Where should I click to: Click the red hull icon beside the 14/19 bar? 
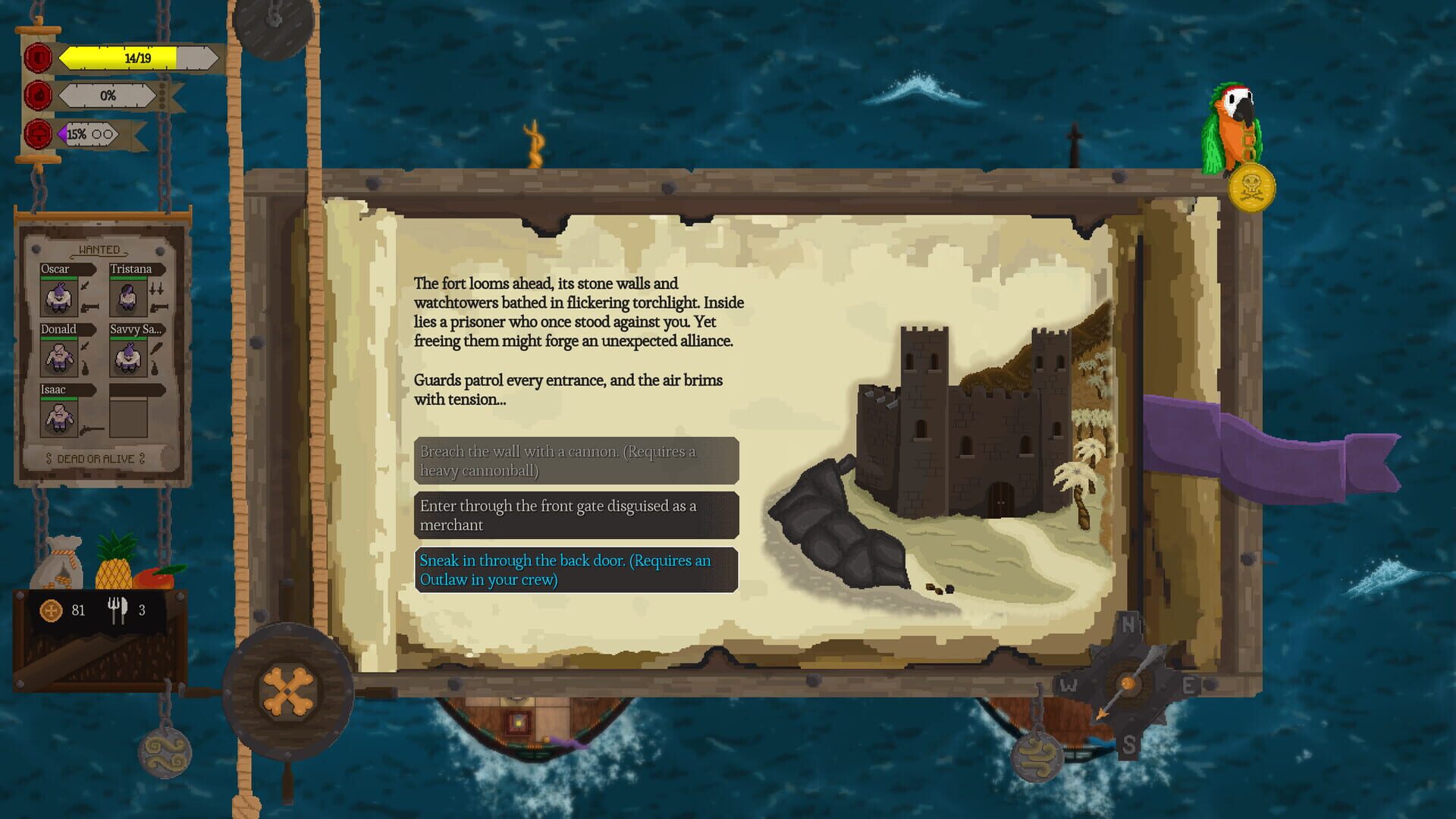click(37, 58)
